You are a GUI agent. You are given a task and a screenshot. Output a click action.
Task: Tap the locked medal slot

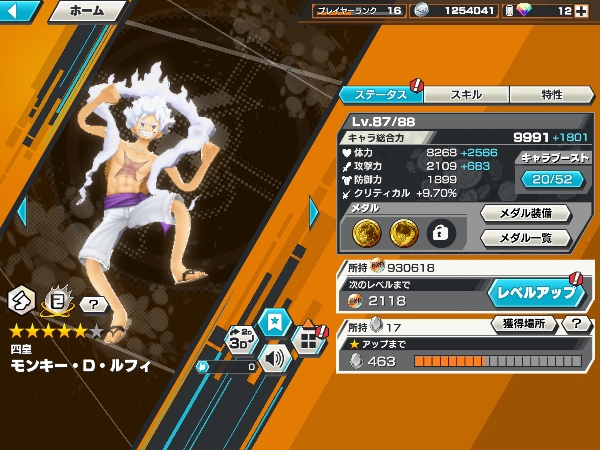[440, 232]
